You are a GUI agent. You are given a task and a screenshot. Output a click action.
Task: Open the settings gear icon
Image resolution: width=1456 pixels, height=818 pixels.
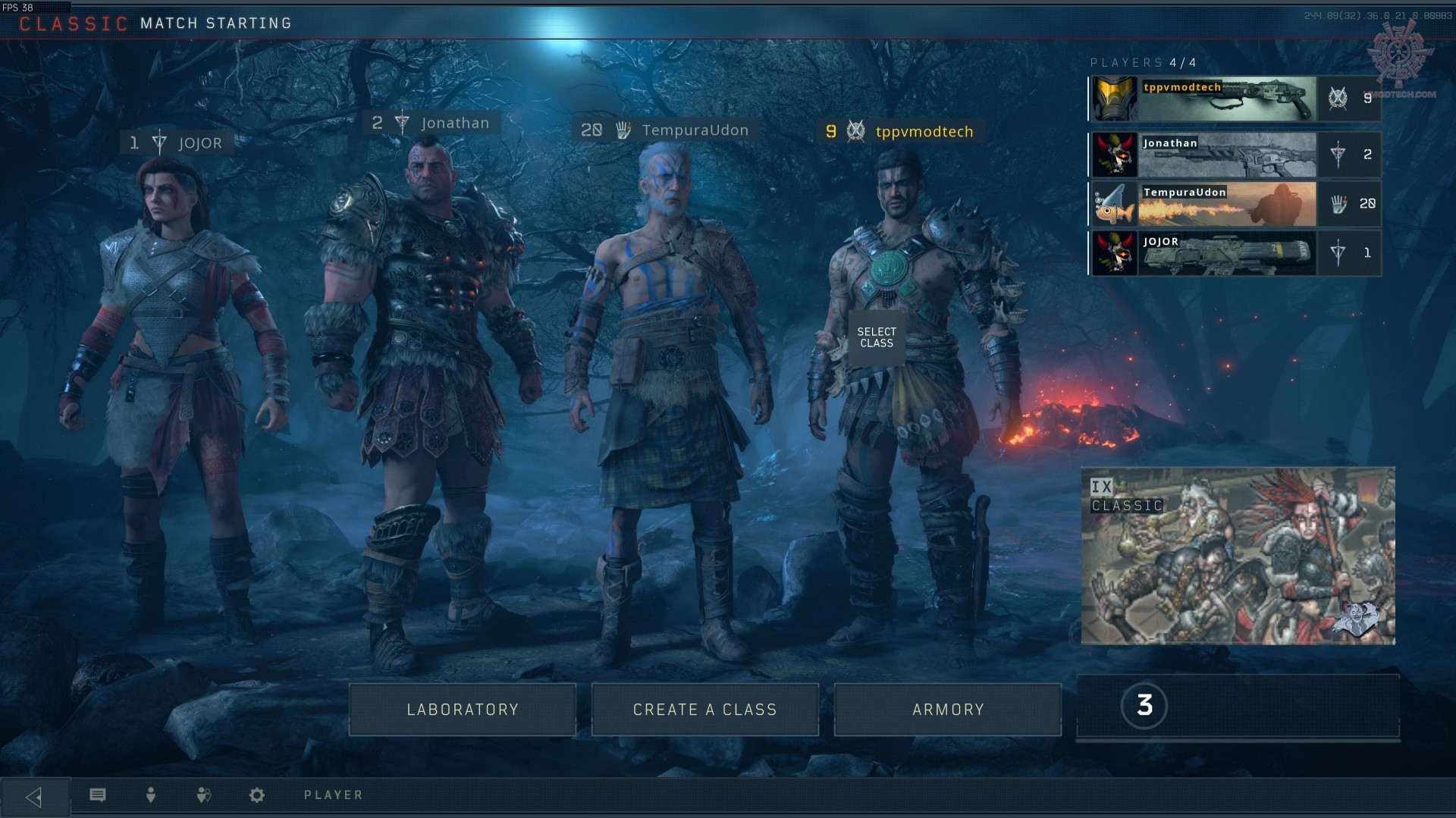coord(257,794)
